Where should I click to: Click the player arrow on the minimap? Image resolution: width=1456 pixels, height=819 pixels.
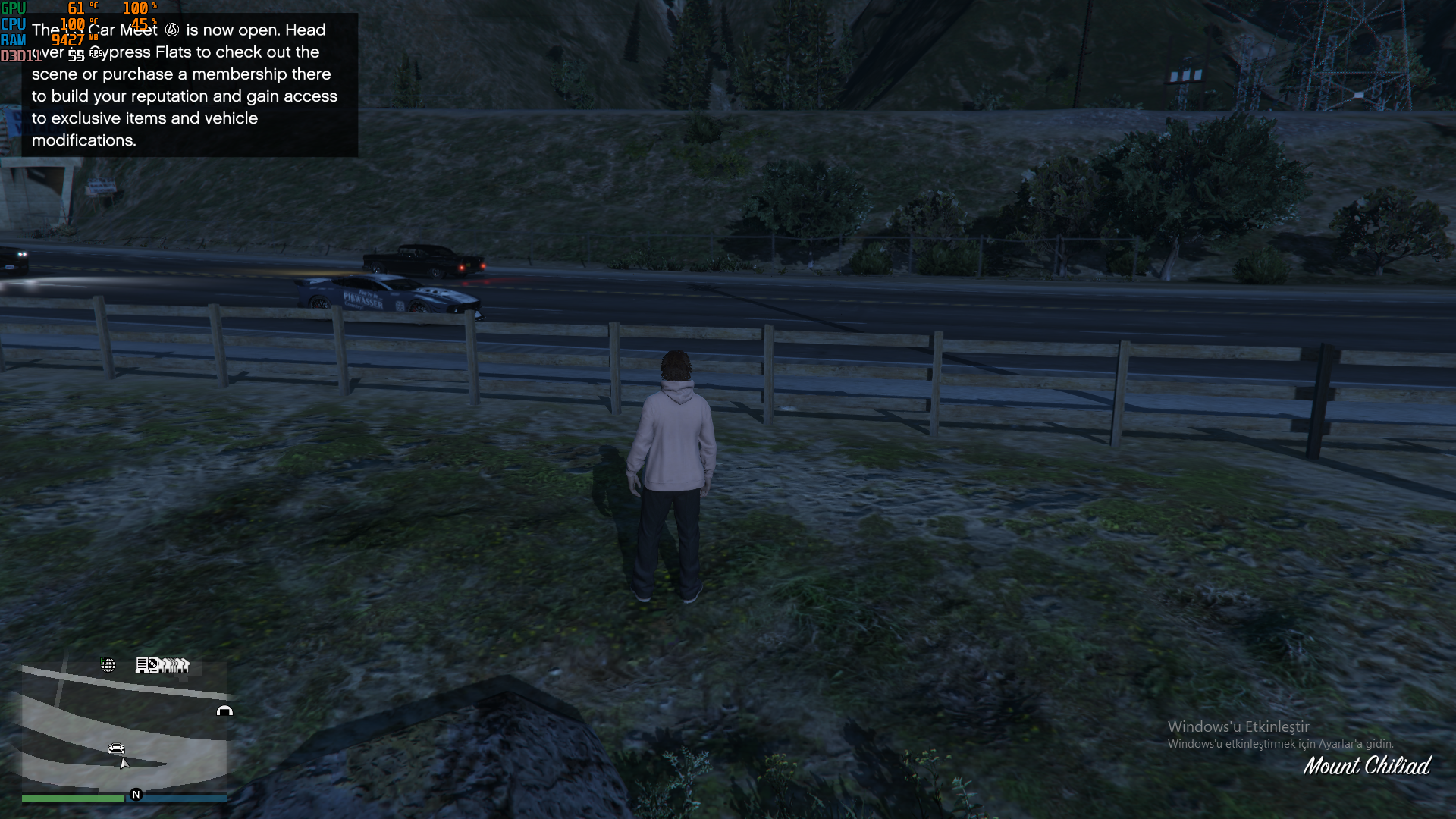click(x=124, y=764)
